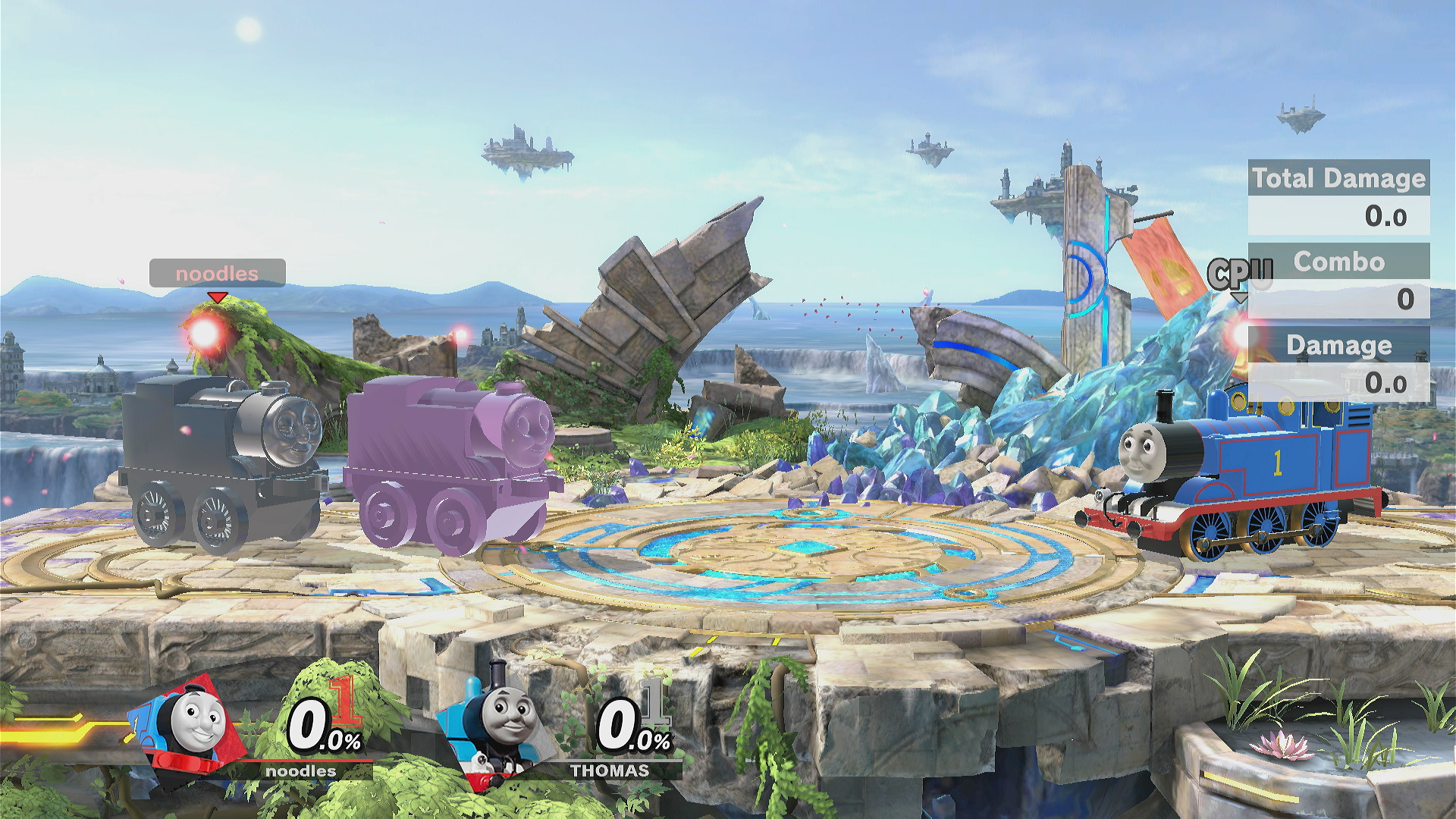Click the red player indicator arrow above noodles
Viewport: 1456px width, 819px height.
pyautogui.click(x=216, y=298)
